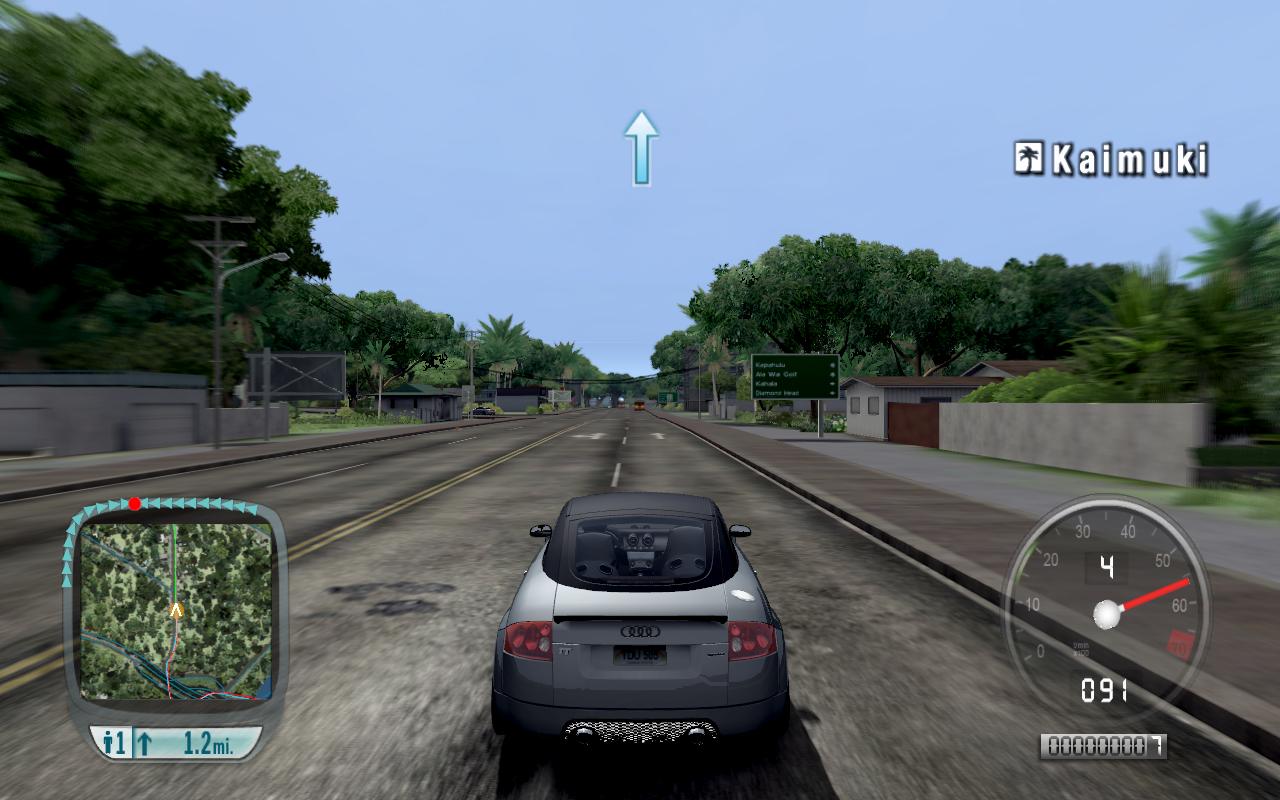Select Kapahulu on the green road sign
The image size is (1280, 800).
(771, 365)
